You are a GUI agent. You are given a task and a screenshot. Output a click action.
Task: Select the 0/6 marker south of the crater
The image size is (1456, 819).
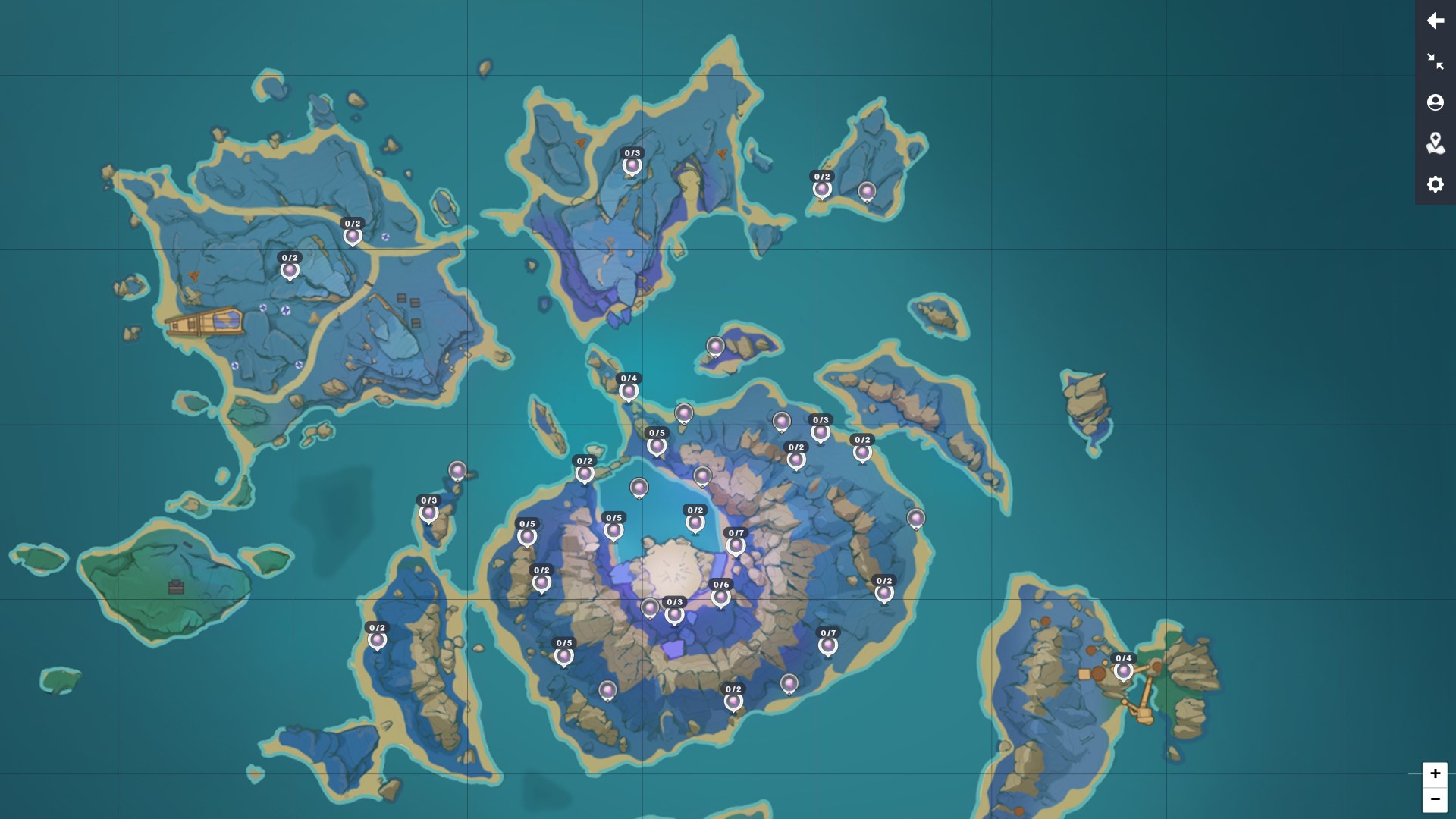point(720,595)
